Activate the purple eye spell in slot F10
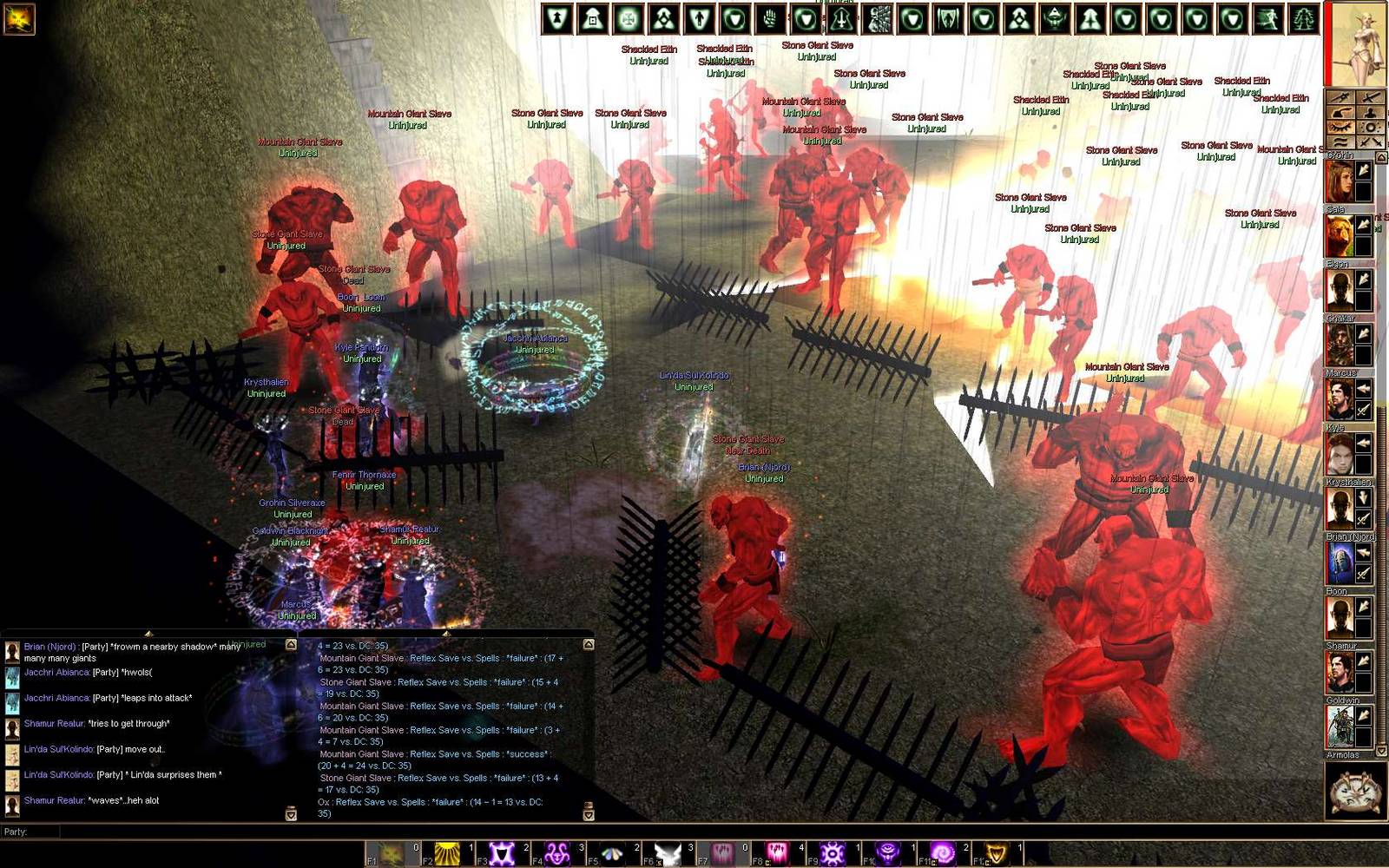The width and height of the screenshot is (1389, 868). point(886,852)
